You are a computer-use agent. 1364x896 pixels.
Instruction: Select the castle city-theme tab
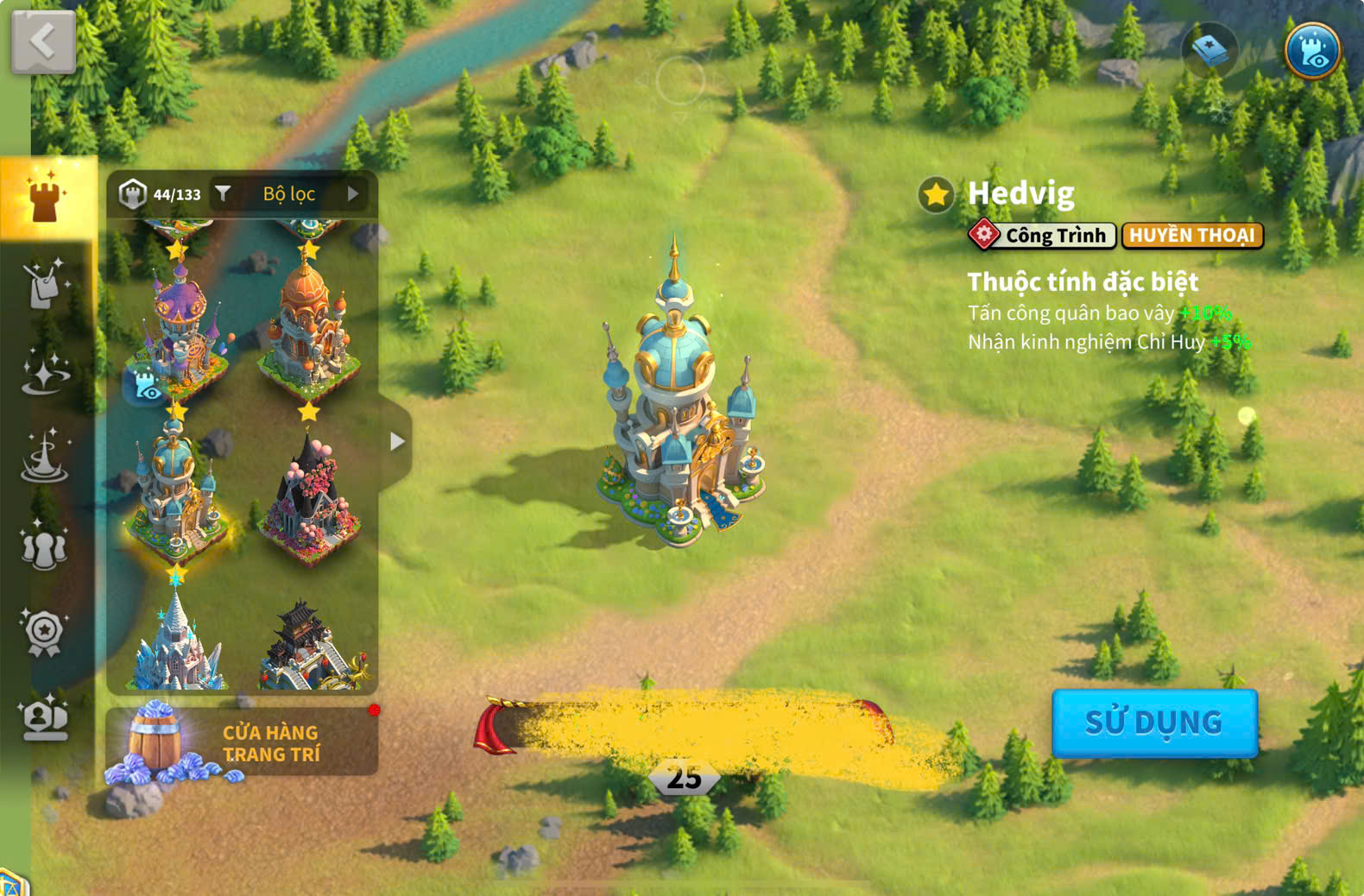(47, 197)
